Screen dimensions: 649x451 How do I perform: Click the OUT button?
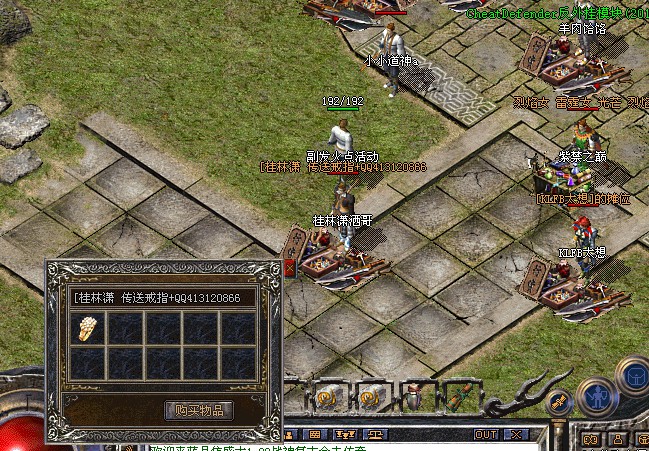pyautogui.click(x=486, y=435)
